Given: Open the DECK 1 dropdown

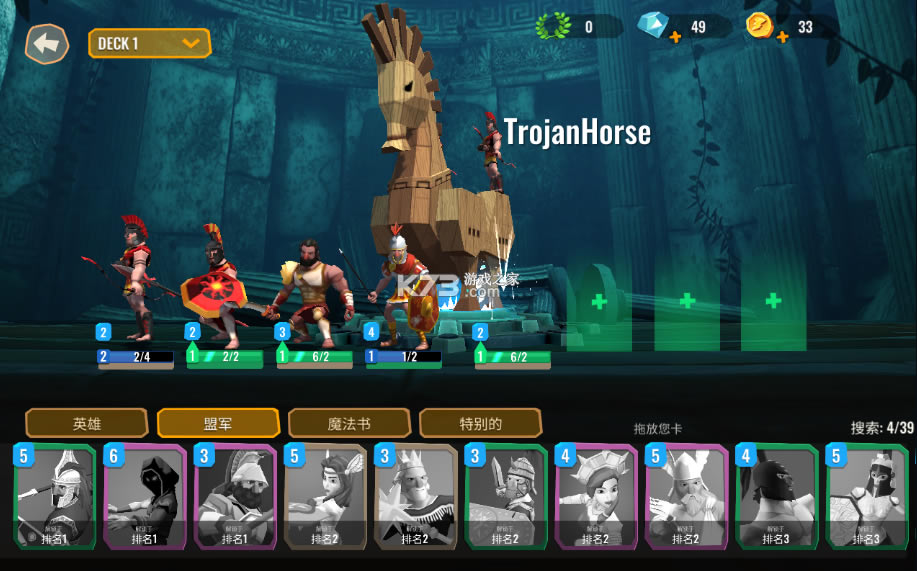Looking at the screenshot, I should point(150,43).
